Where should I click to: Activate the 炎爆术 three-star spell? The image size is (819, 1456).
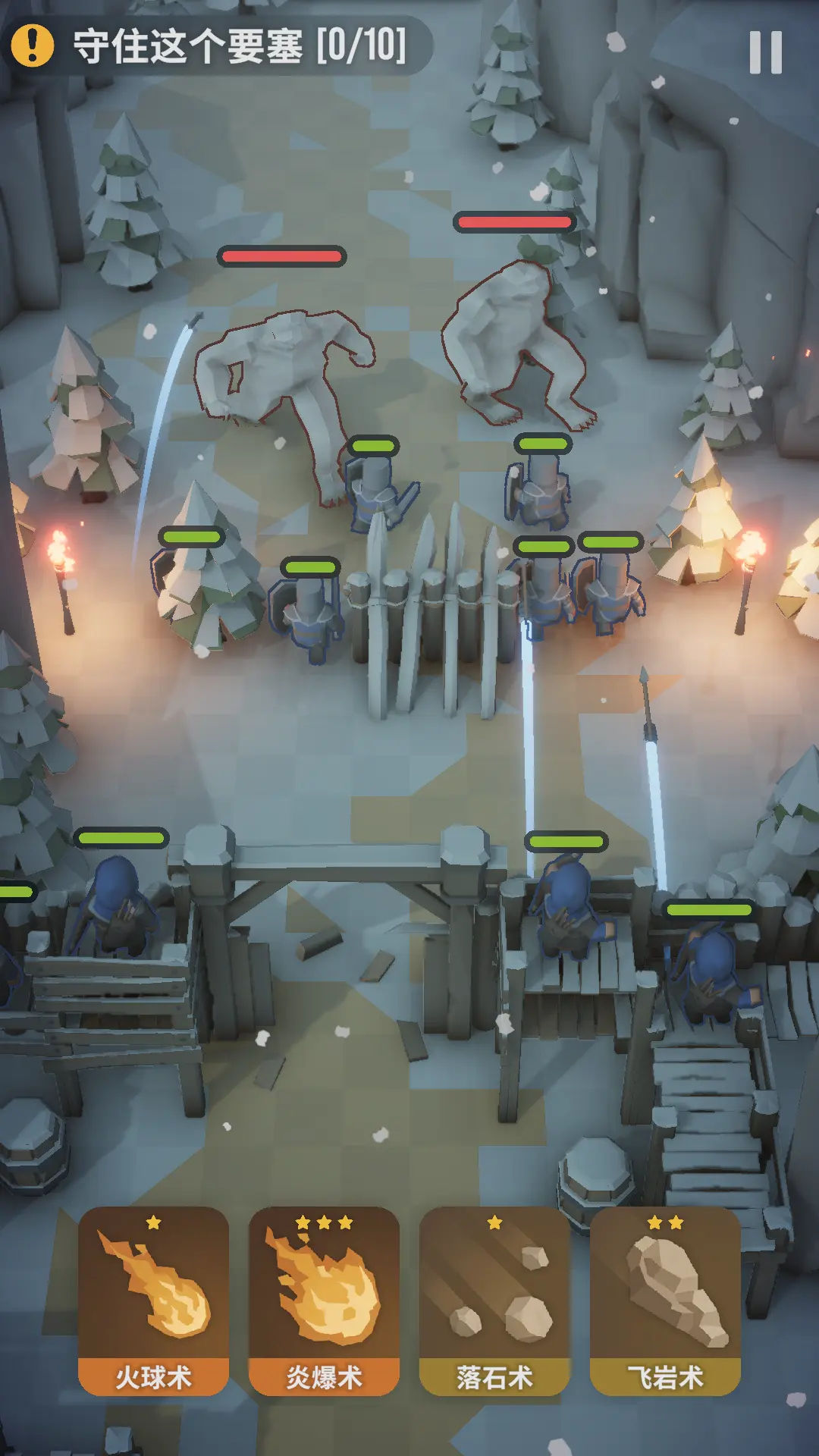324,1300
